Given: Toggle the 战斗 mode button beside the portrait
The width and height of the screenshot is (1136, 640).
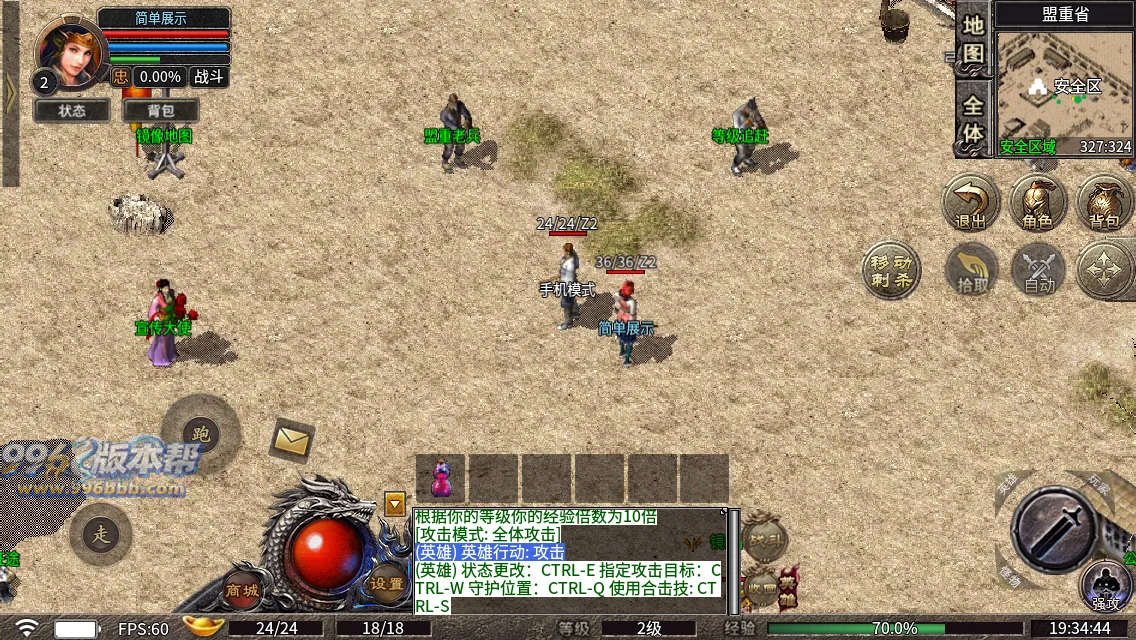Looking at the screenshot, I should click(x=209, y=77).
